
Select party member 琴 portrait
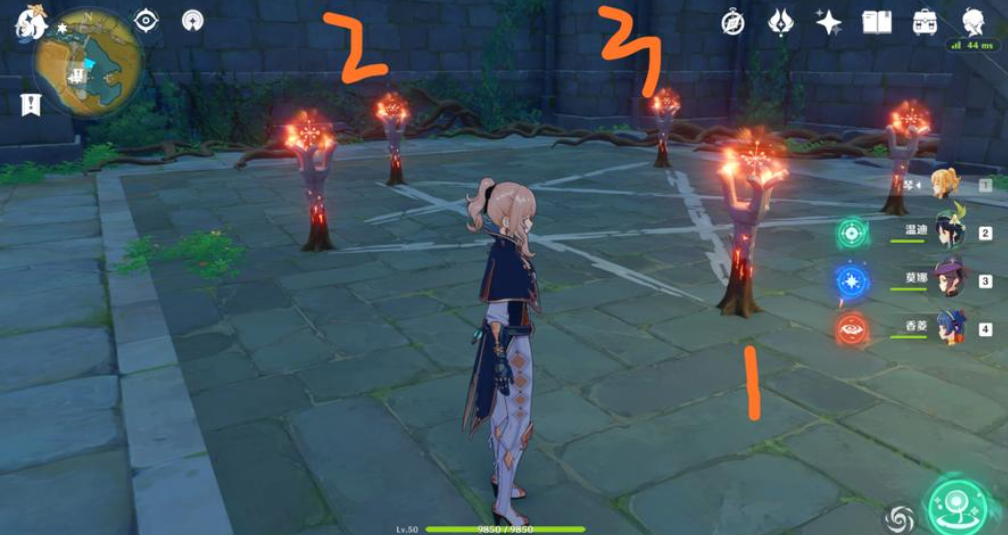tap(945, 183)
